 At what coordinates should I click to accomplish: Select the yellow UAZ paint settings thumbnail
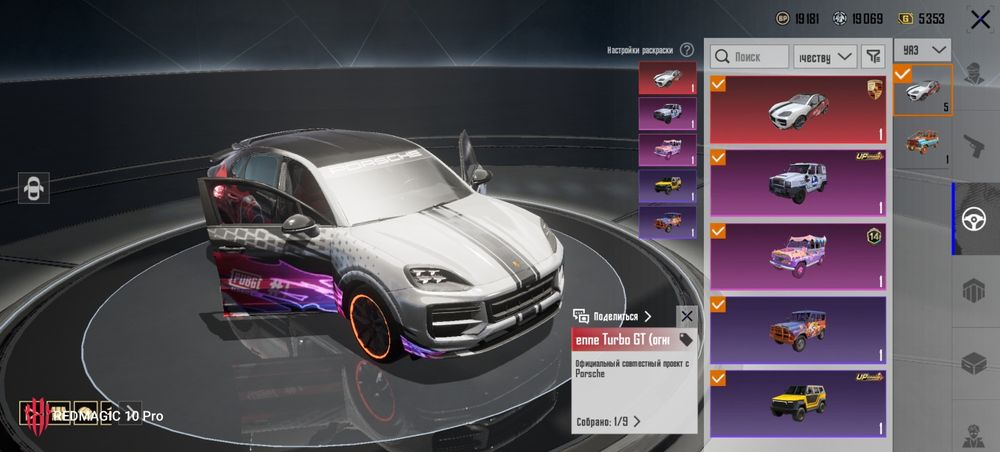pyautogui.click(x=667, y=186)
